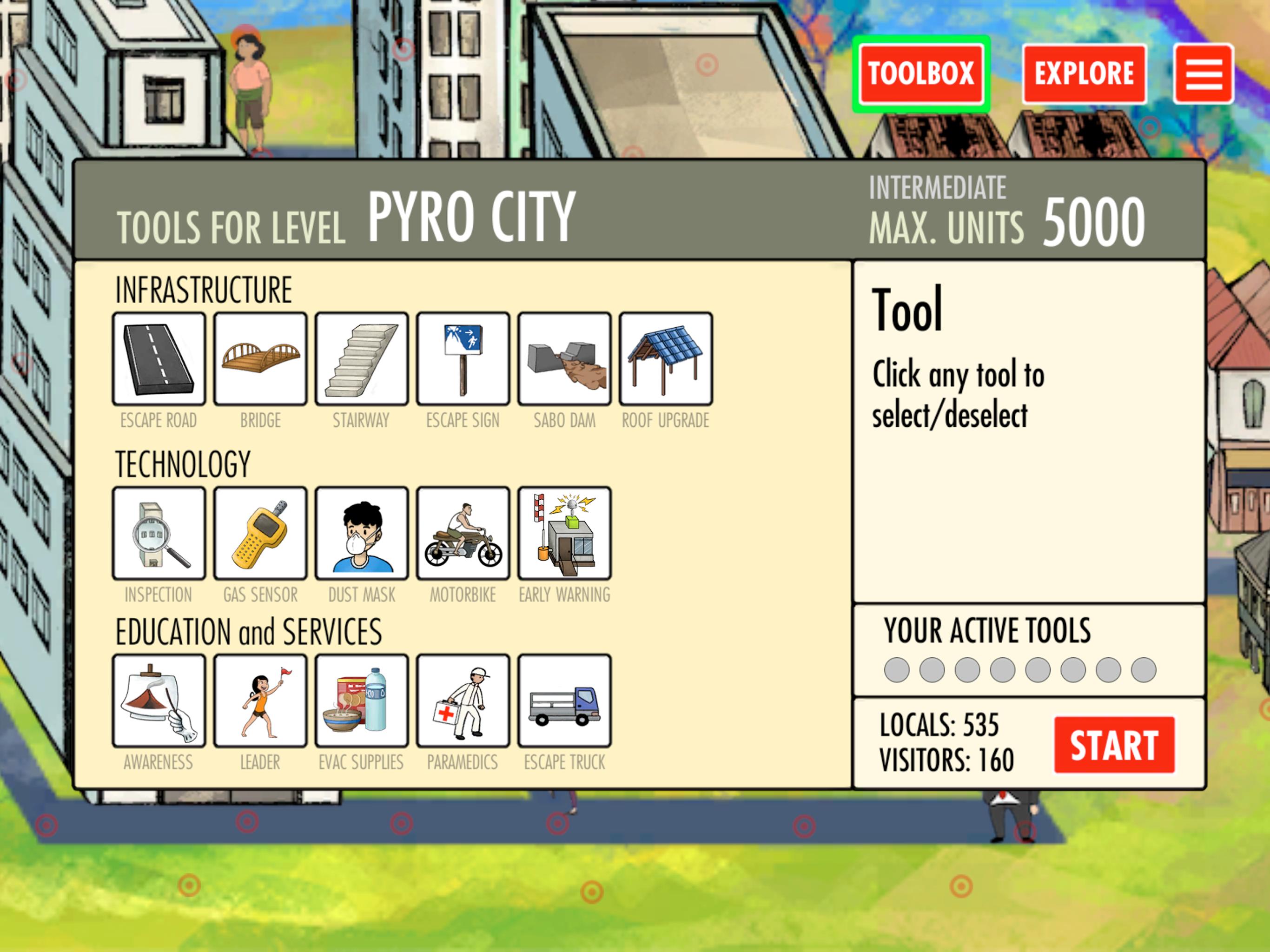Open the Toolbox panel
1270x952 pixels.
(x=921, y=74)
